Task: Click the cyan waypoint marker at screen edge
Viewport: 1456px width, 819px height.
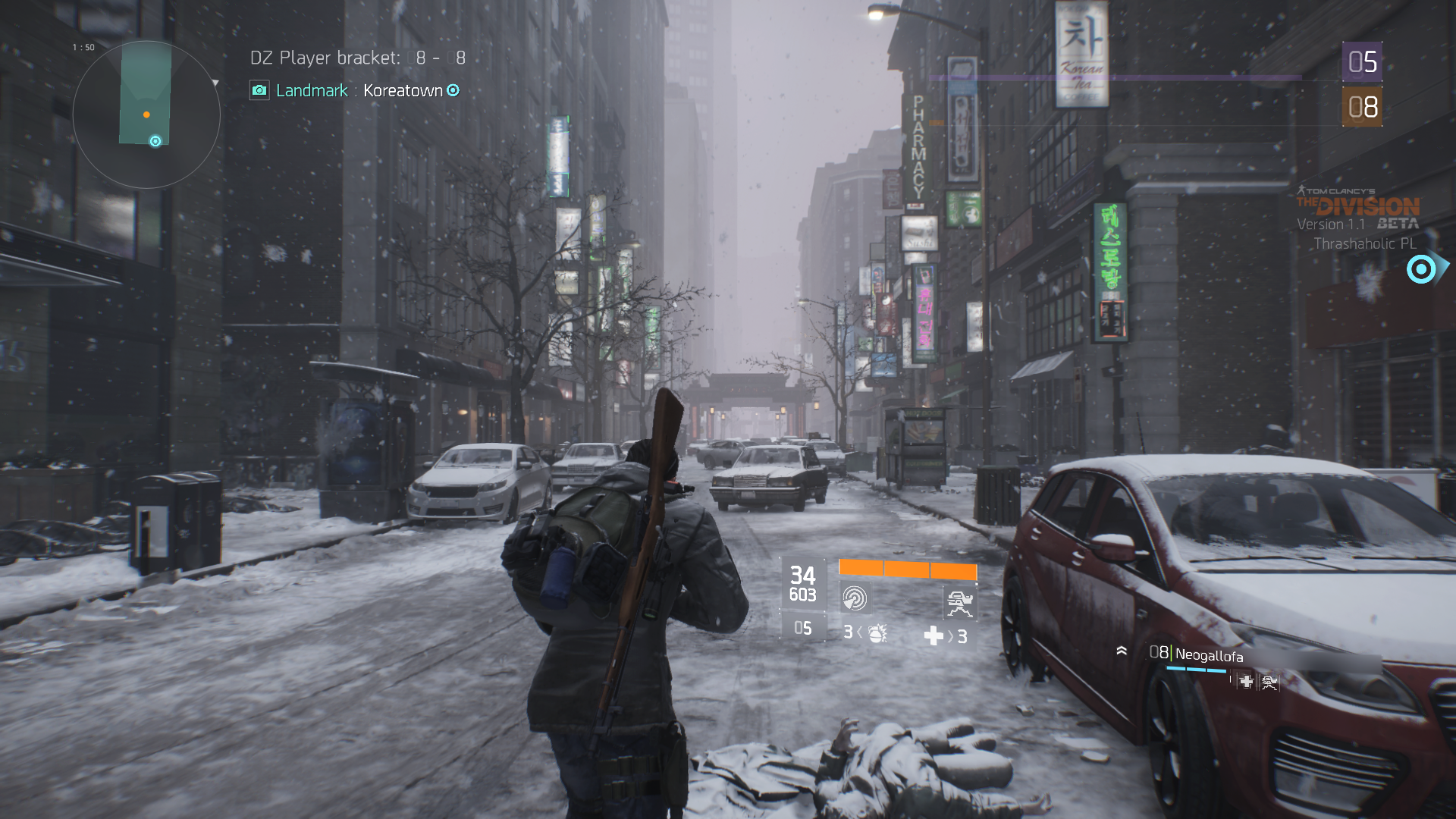Action: (1422, 269)
